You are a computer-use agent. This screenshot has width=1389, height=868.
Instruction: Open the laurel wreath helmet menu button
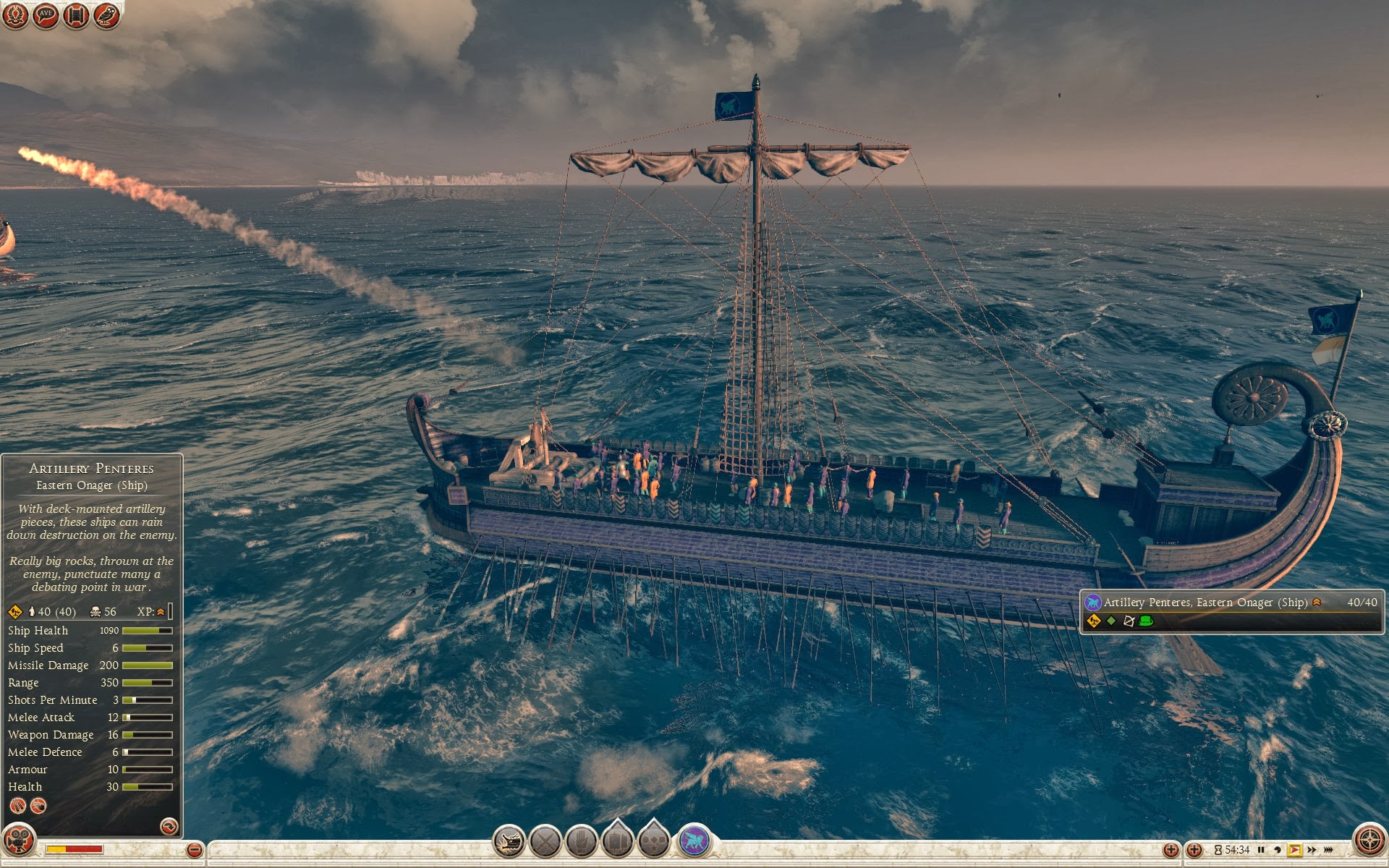15,15
